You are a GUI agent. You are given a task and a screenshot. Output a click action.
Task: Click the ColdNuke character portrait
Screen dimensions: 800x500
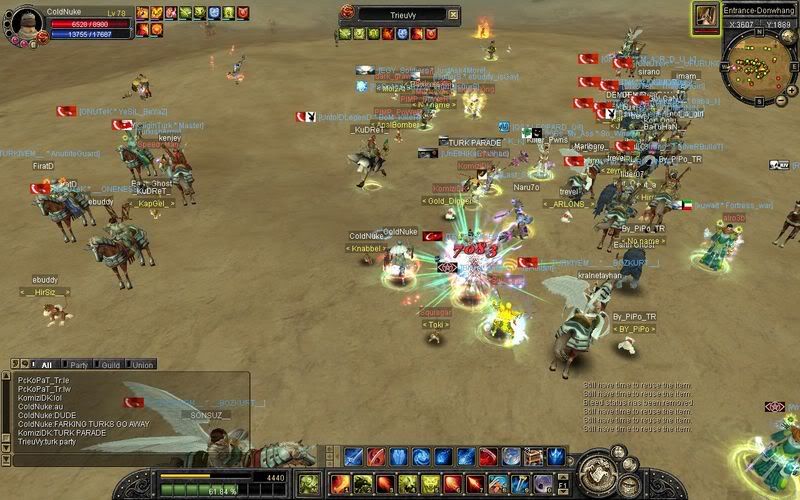[25, 22]
